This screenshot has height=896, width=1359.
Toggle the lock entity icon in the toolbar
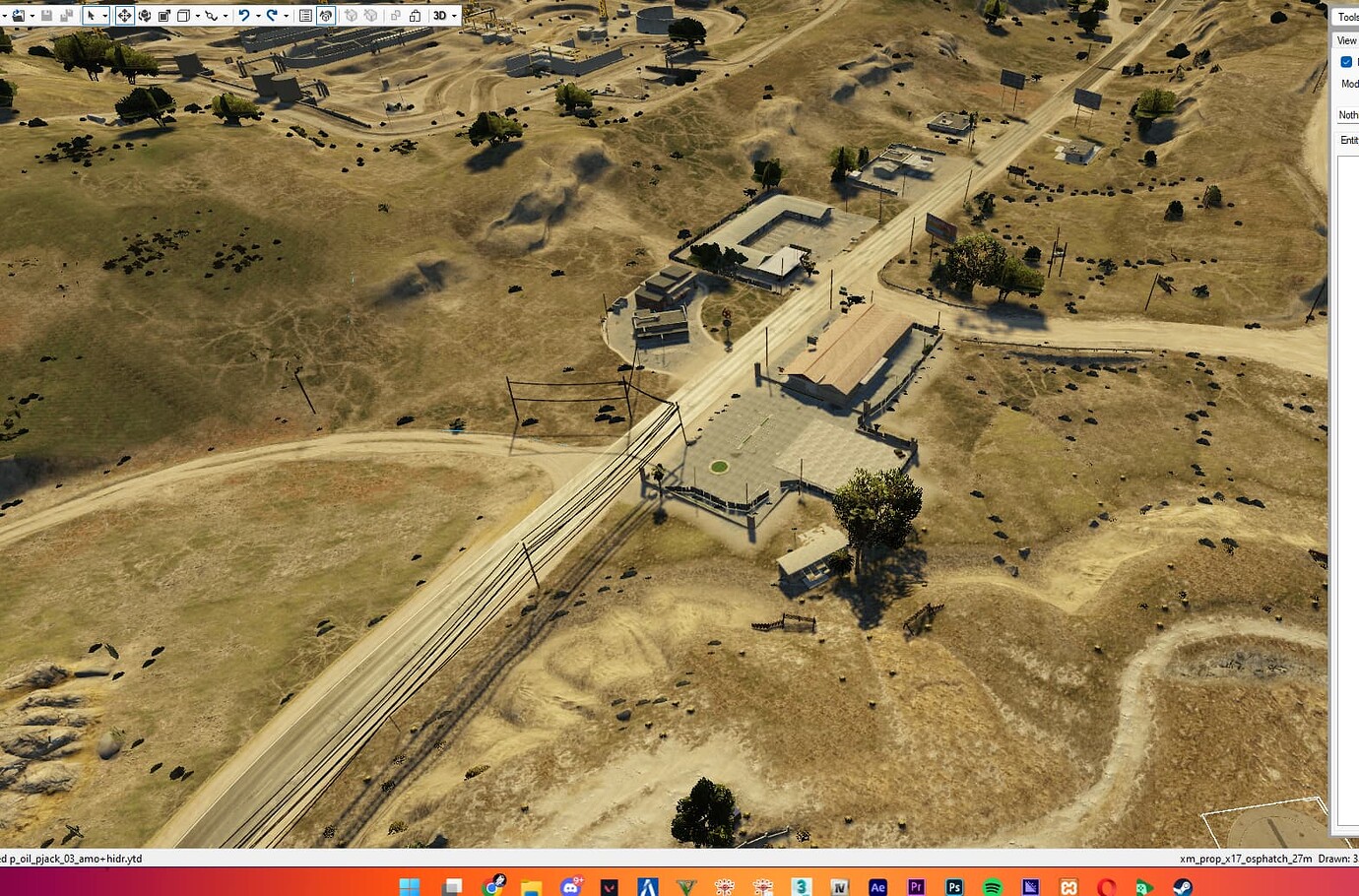[x=416, y=15]
